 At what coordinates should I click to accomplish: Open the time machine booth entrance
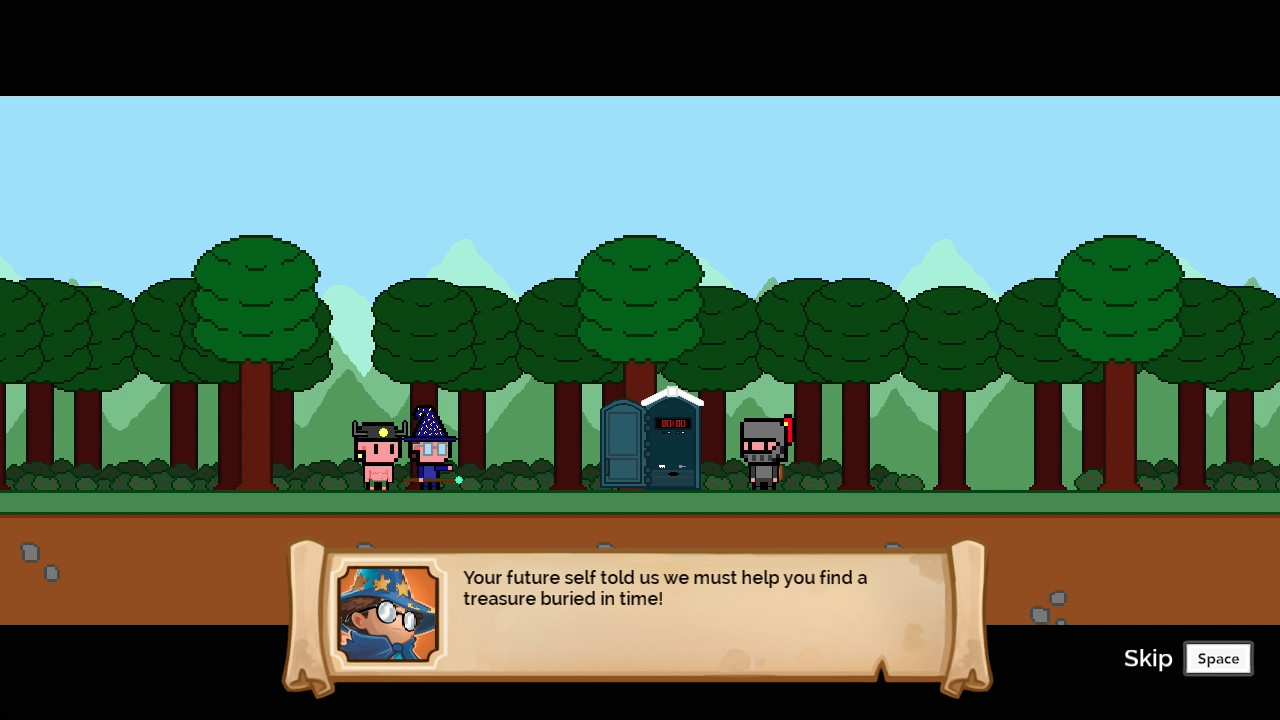[x=670, y=455]
